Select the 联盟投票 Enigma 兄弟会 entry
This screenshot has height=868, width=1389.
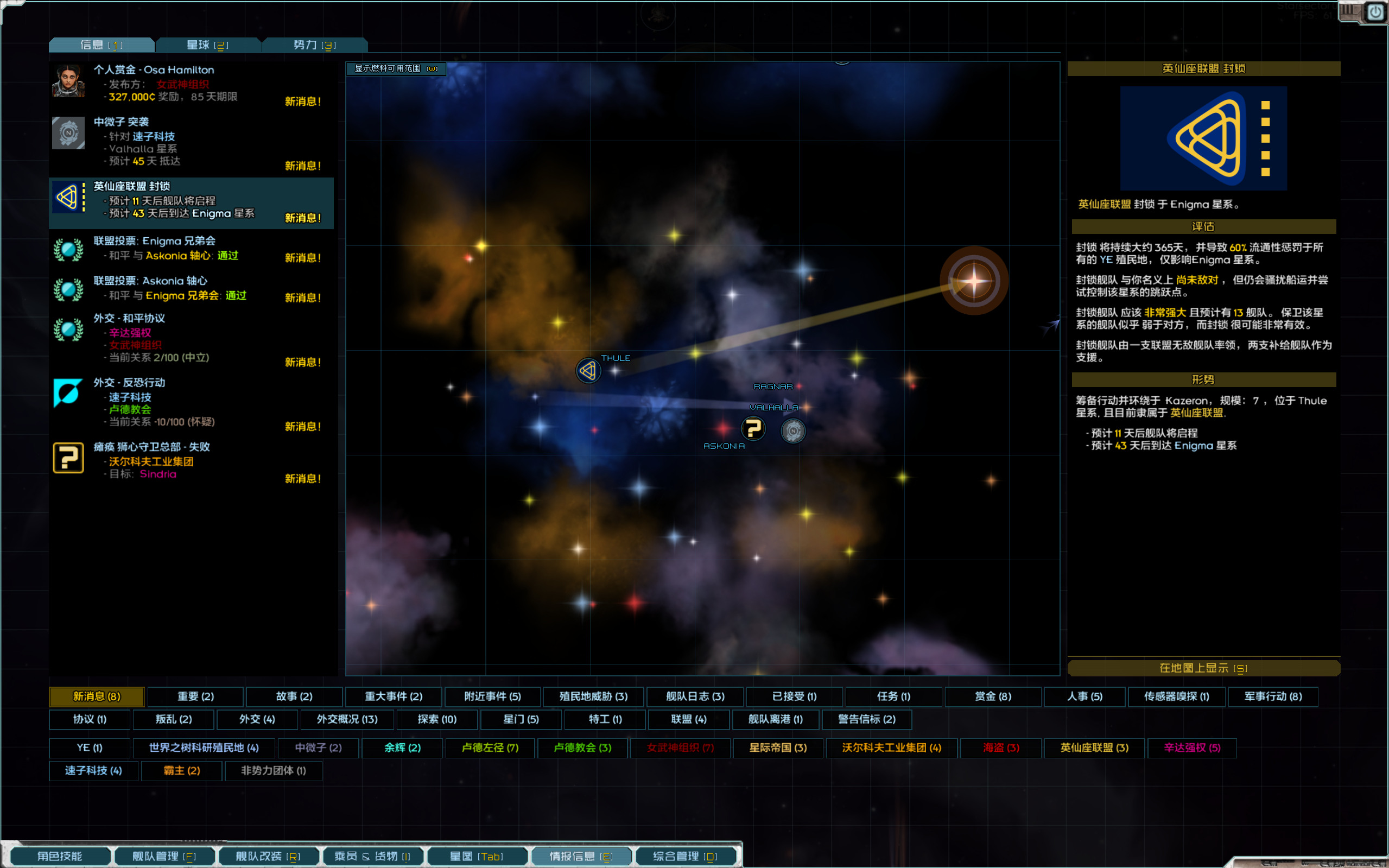pyautogui.click(x=191, y=249)
